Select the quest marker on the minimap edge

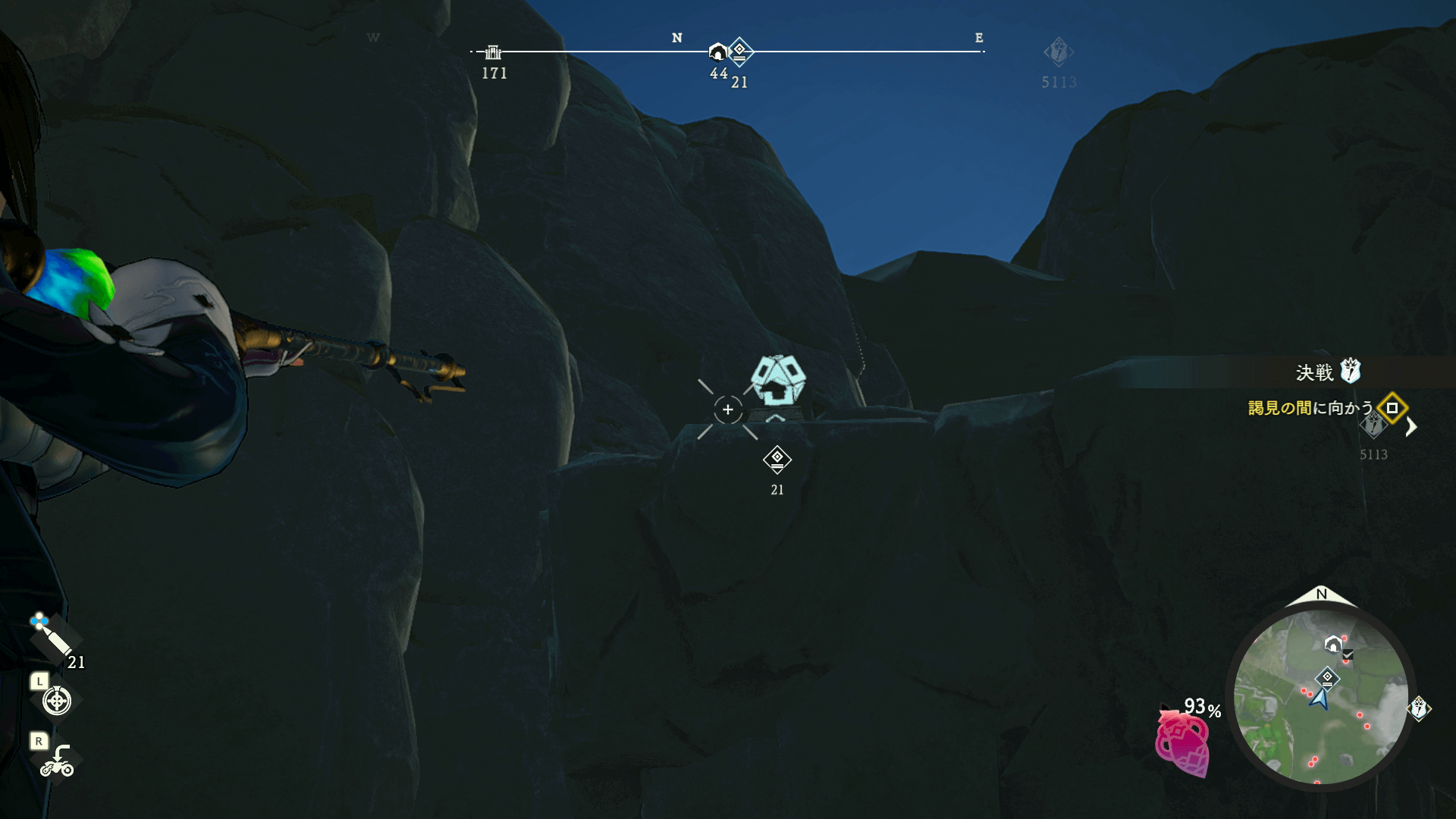click(x=1418, y=708)
